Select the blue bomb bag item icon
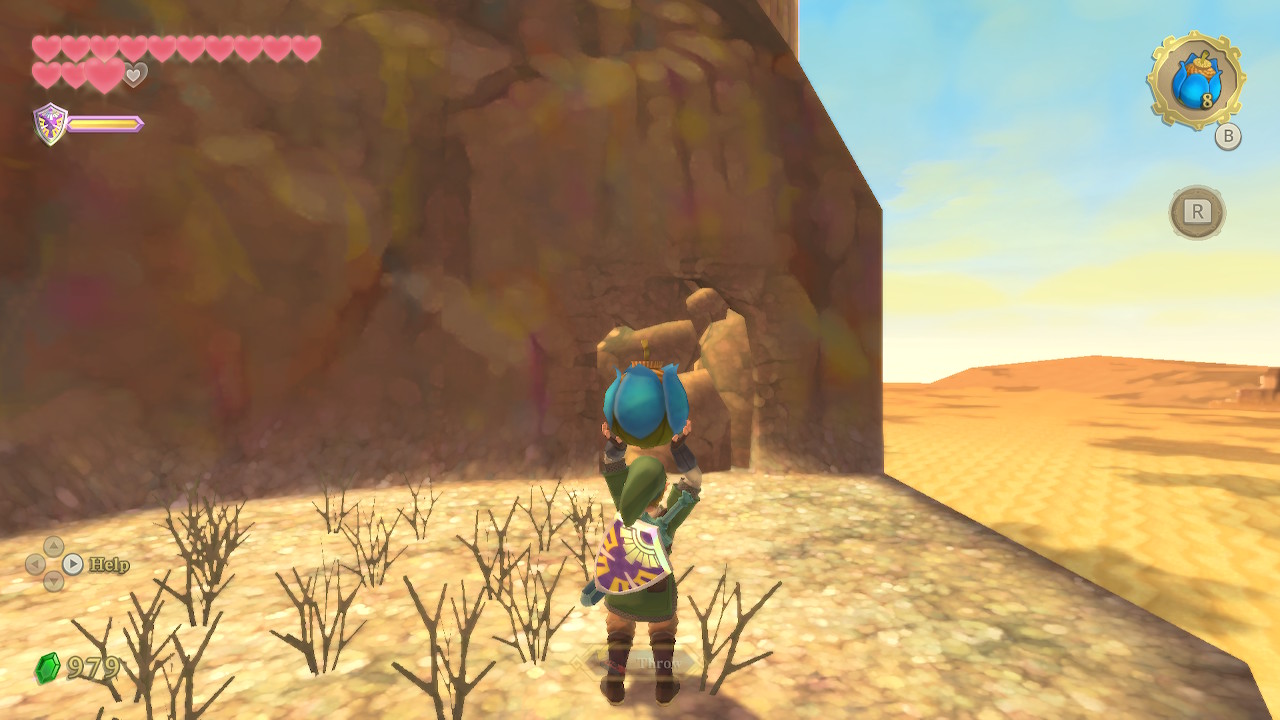Viewport: 1280px width, 720px height. coord(1195,81)
